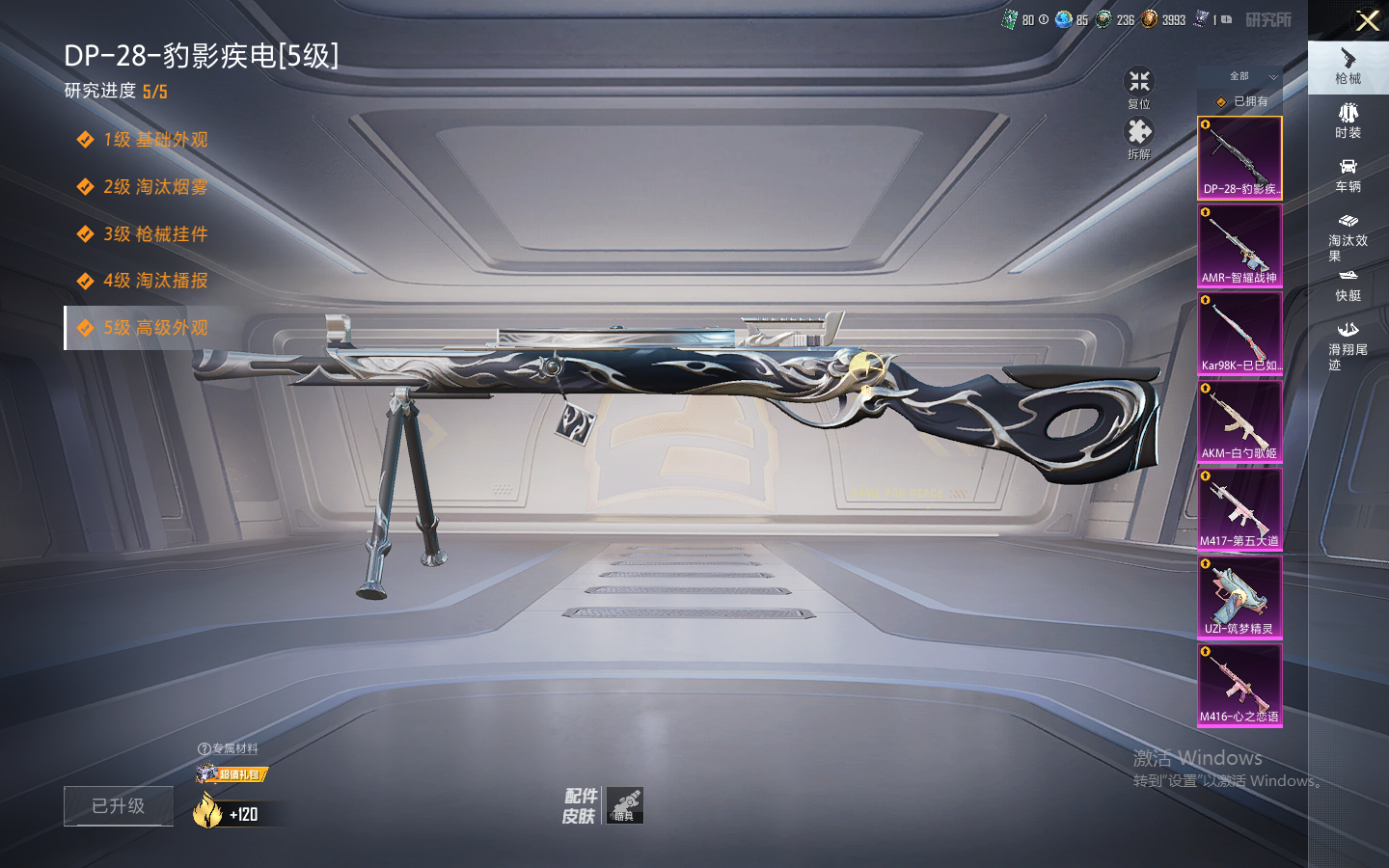Click the 复位 reset view button
This screenshot has width=1389, height=868.
[1139, 87]
